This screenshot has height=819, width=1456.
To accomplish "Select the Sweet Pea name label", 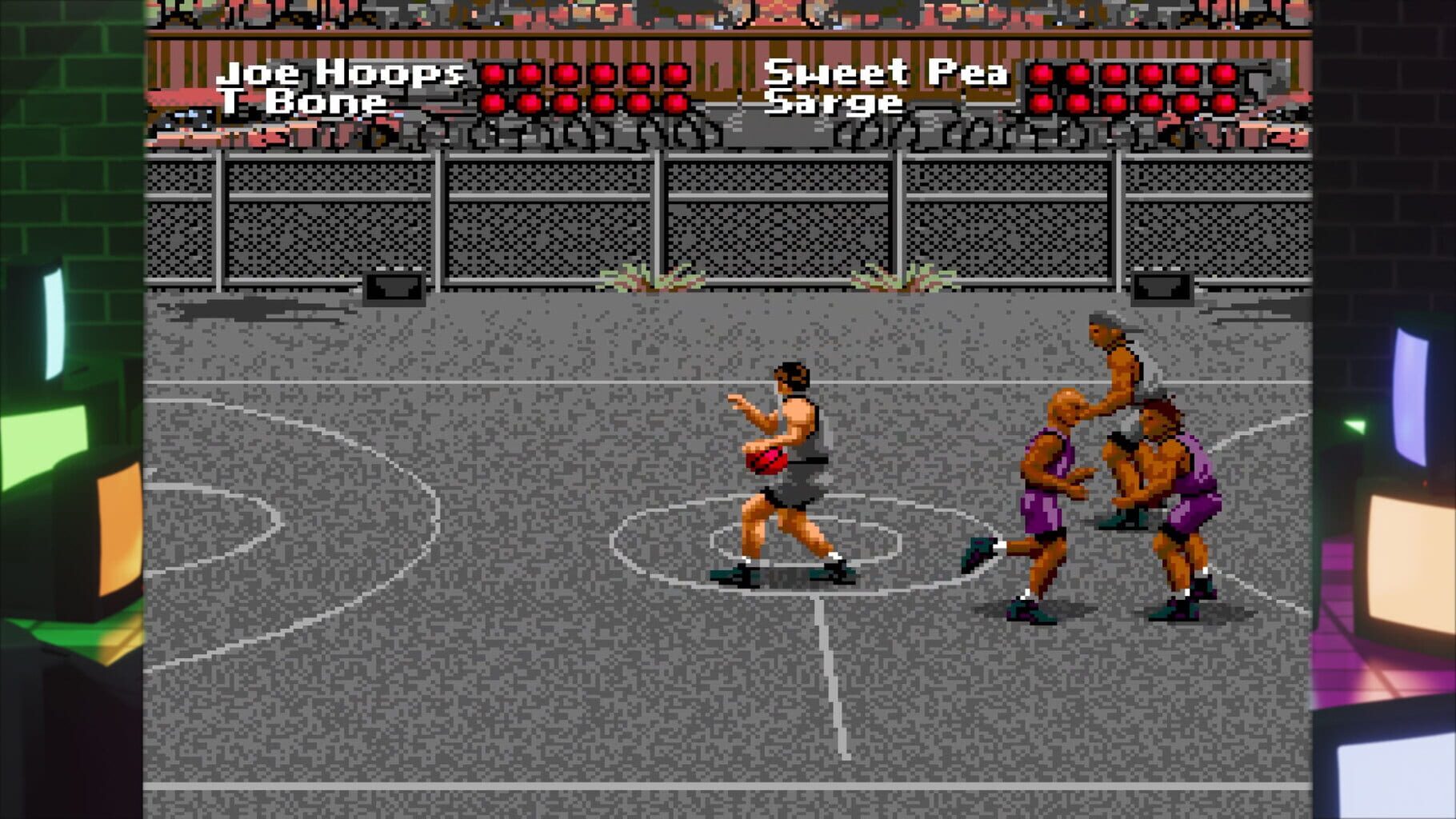I will (888, 72).
